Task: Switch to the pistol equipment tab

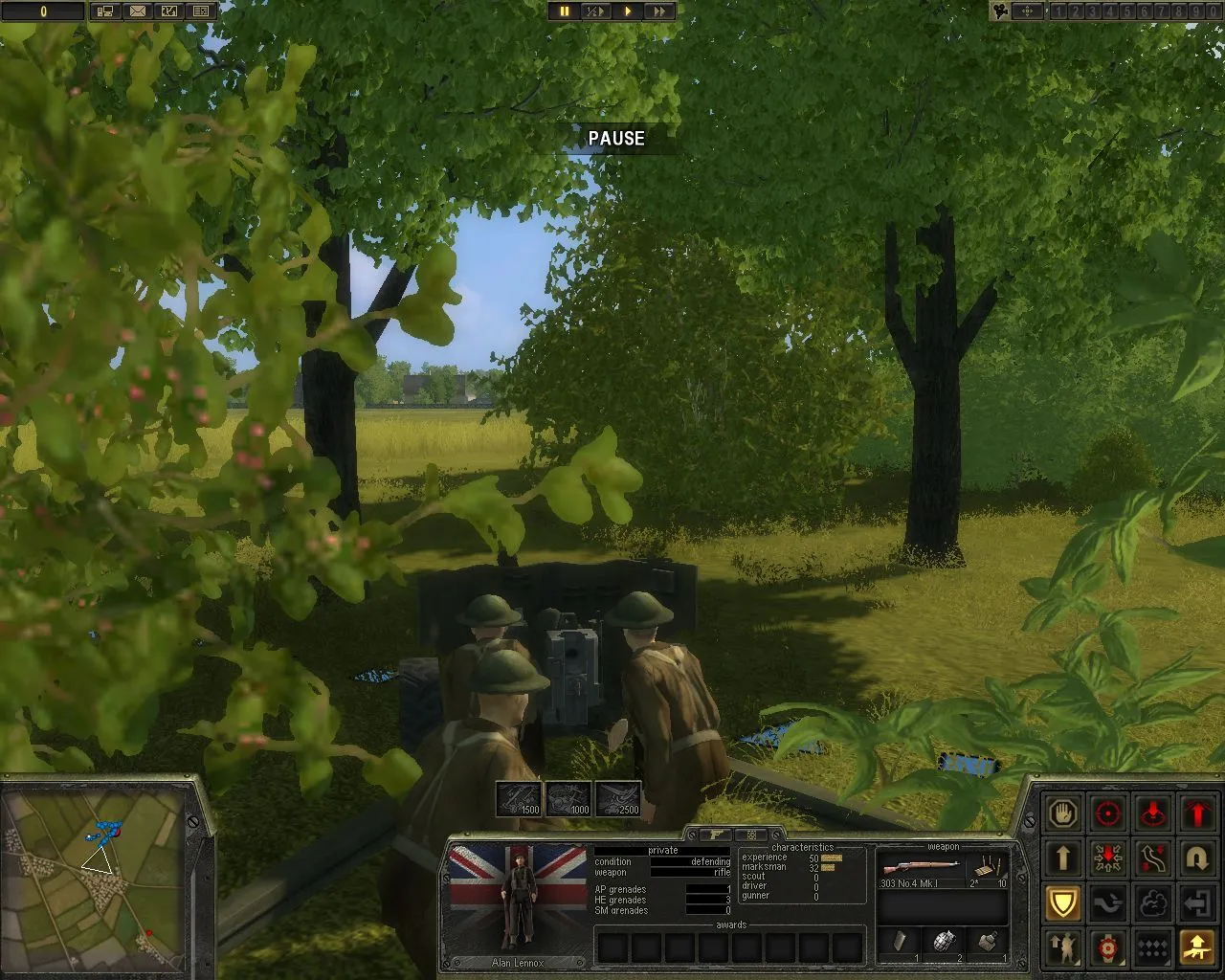Action: pos(716,835)
